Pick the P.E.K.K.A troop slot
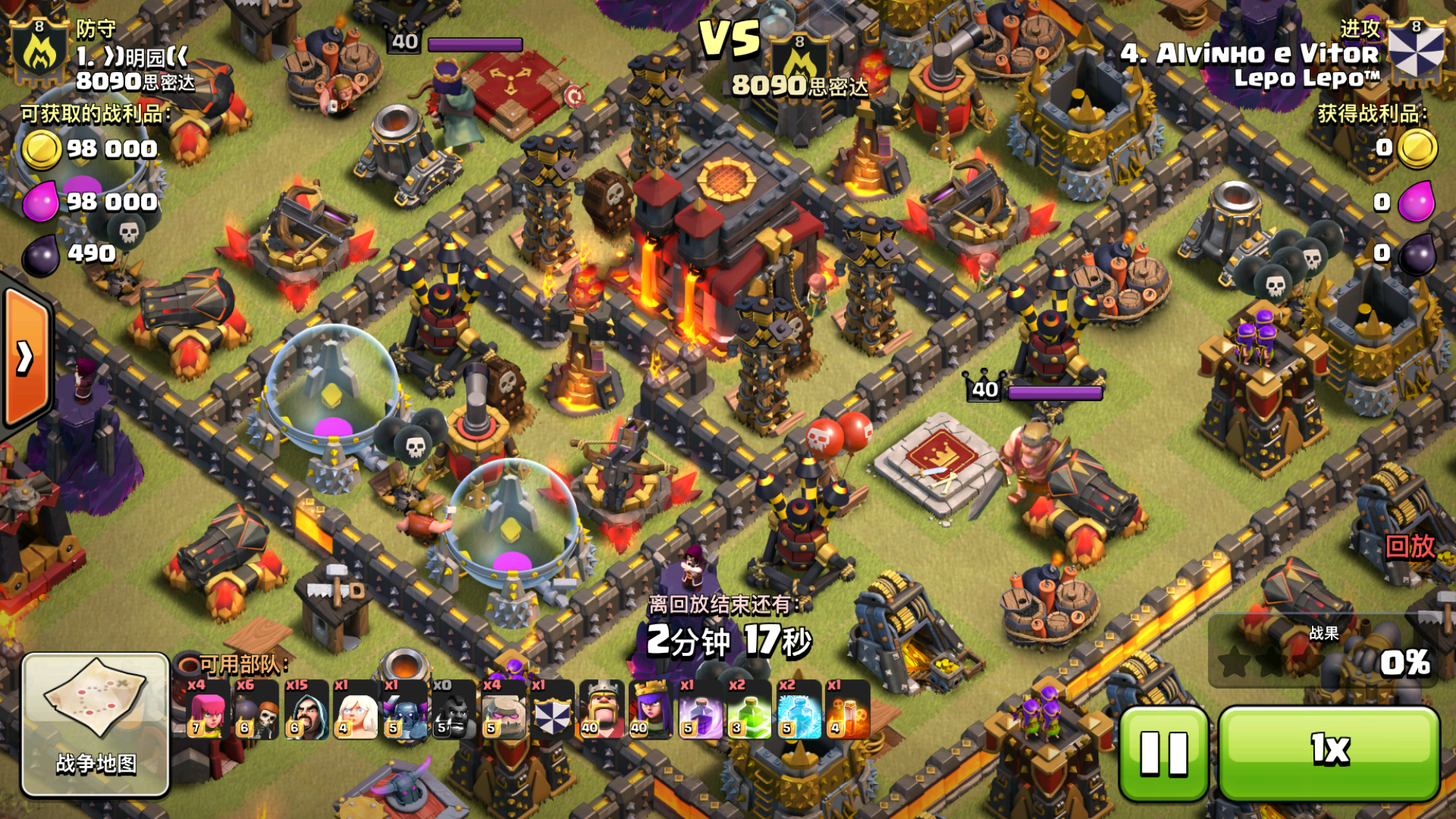The image size is (1456, 819). [x=405, y=710]
